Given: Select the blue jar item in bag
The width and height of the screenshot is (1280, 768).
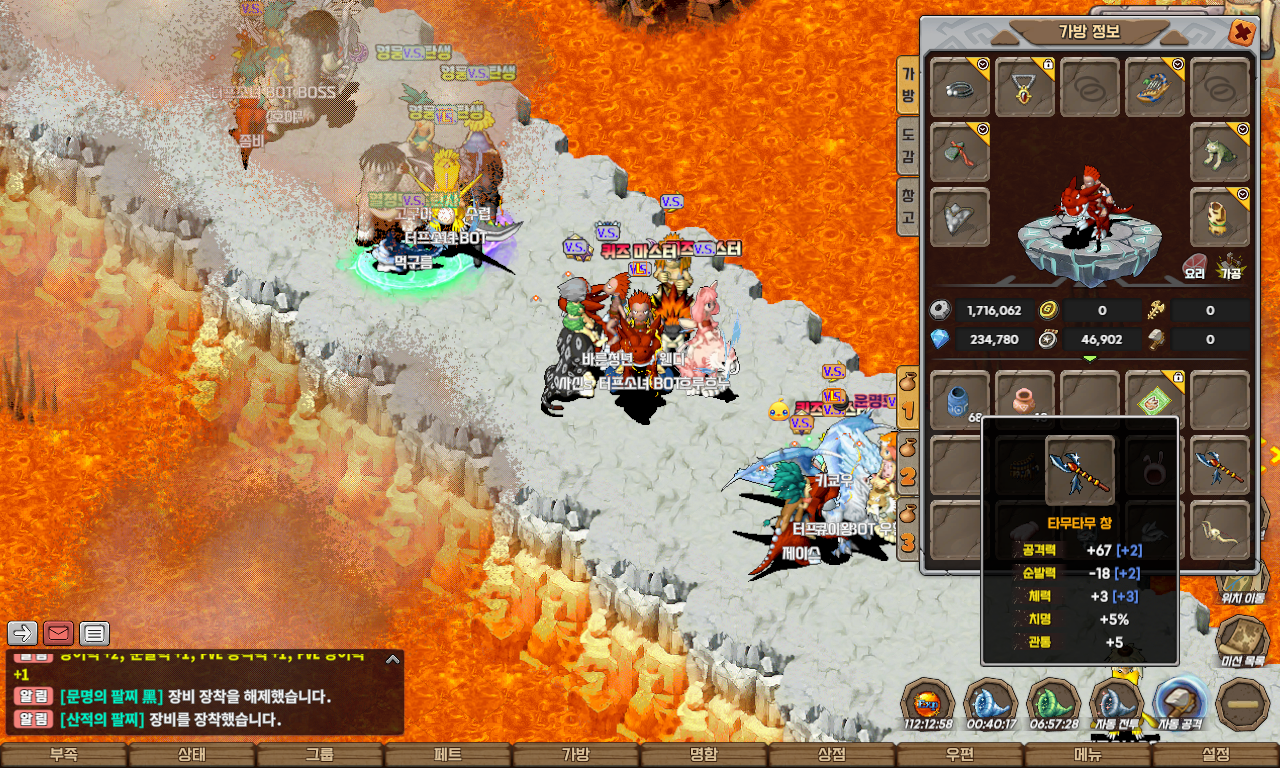Looking at the screenshot, I should [960, 400].
